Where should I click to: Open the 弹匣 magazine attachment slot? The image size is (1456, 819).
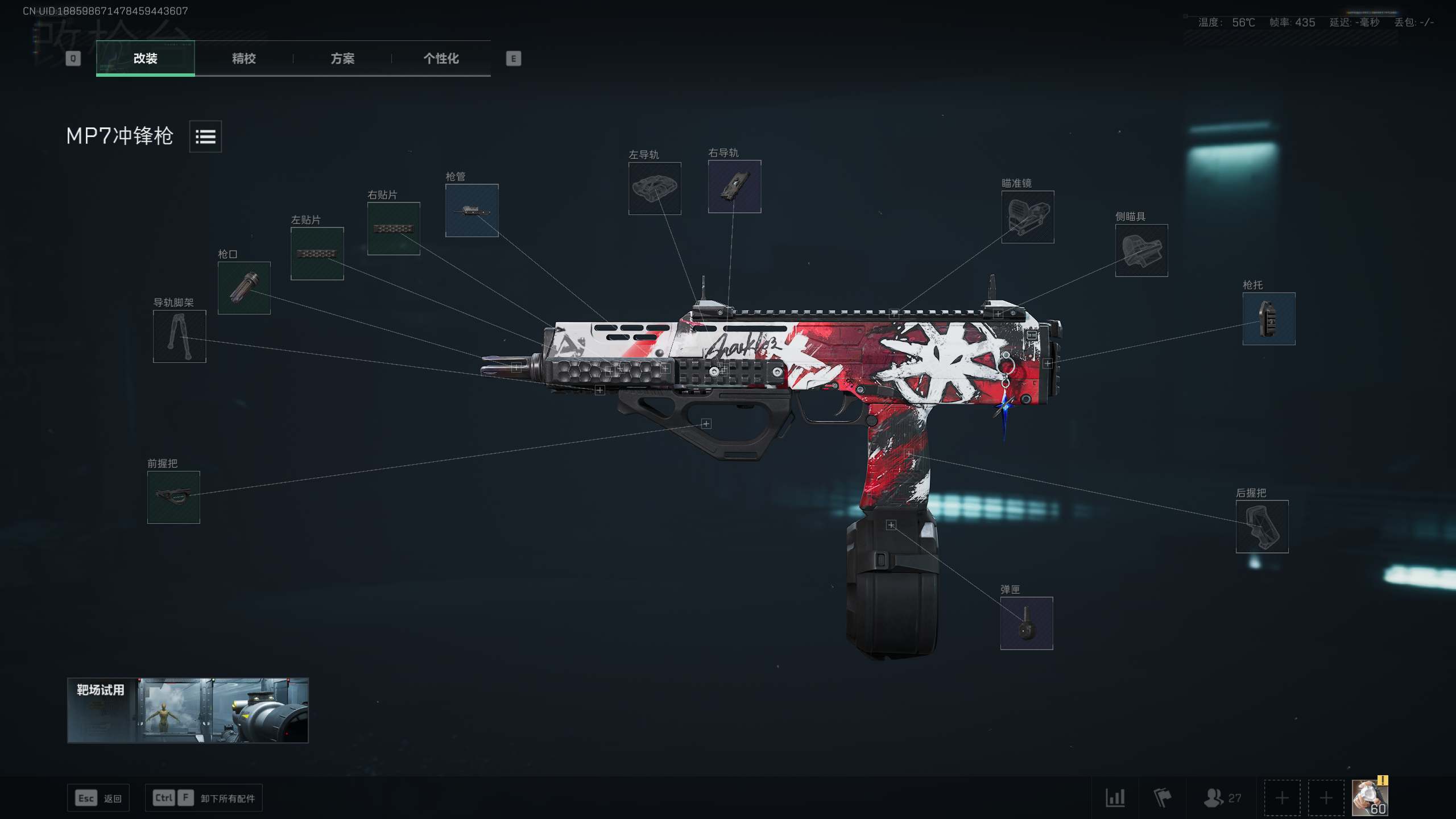tap(1026, 622)
